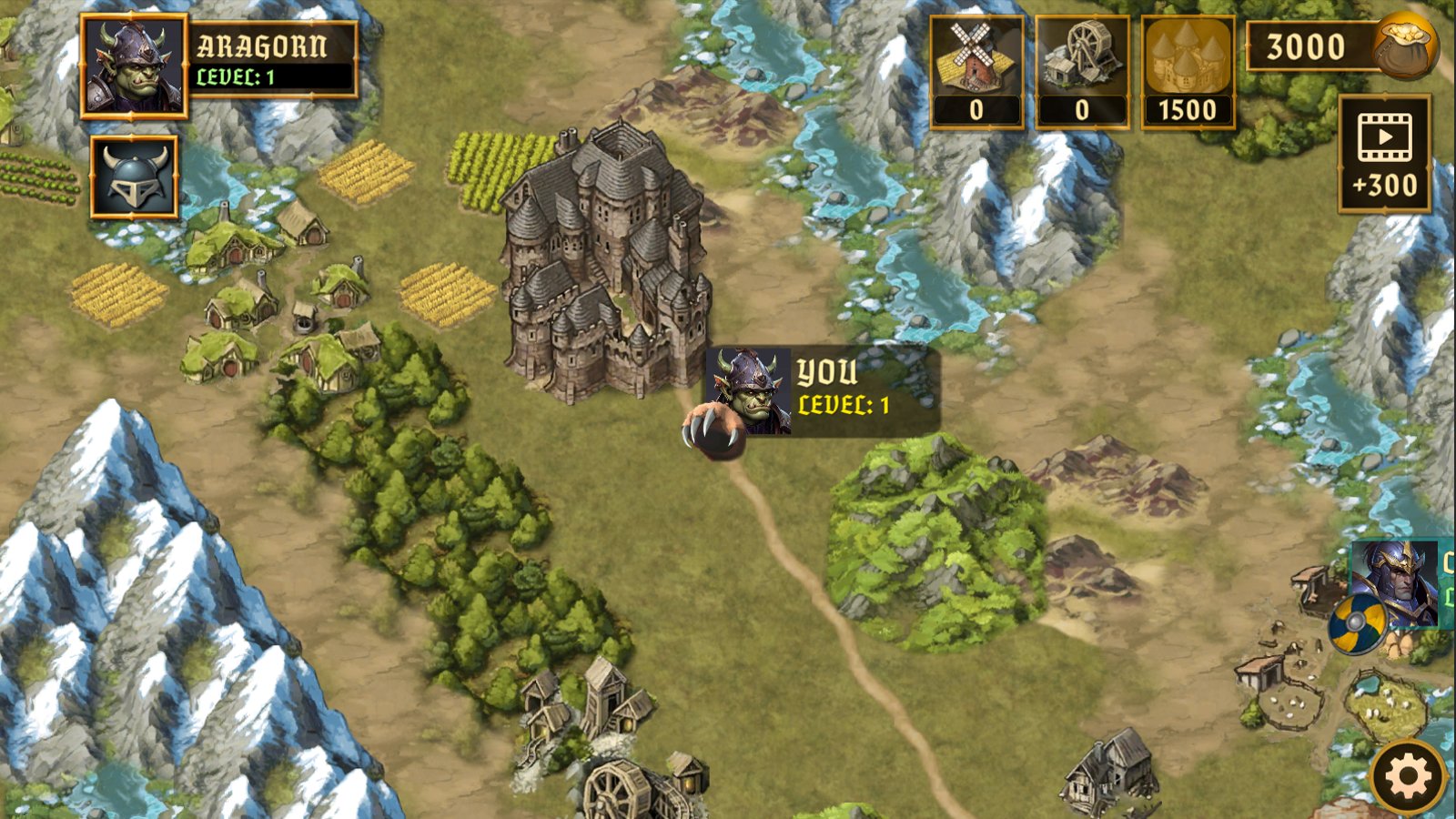Click the windmill resource counter showing 0

pyautogui.click(x=976, y=111)
